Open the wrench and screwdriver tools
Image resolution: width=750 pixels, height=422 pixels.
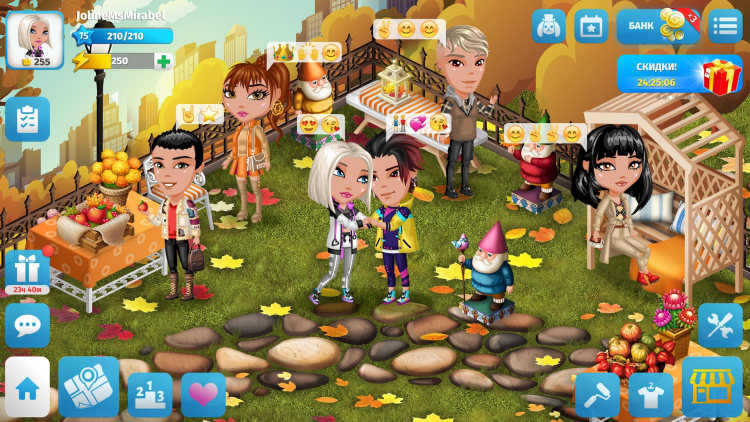(x=720, y=324)
